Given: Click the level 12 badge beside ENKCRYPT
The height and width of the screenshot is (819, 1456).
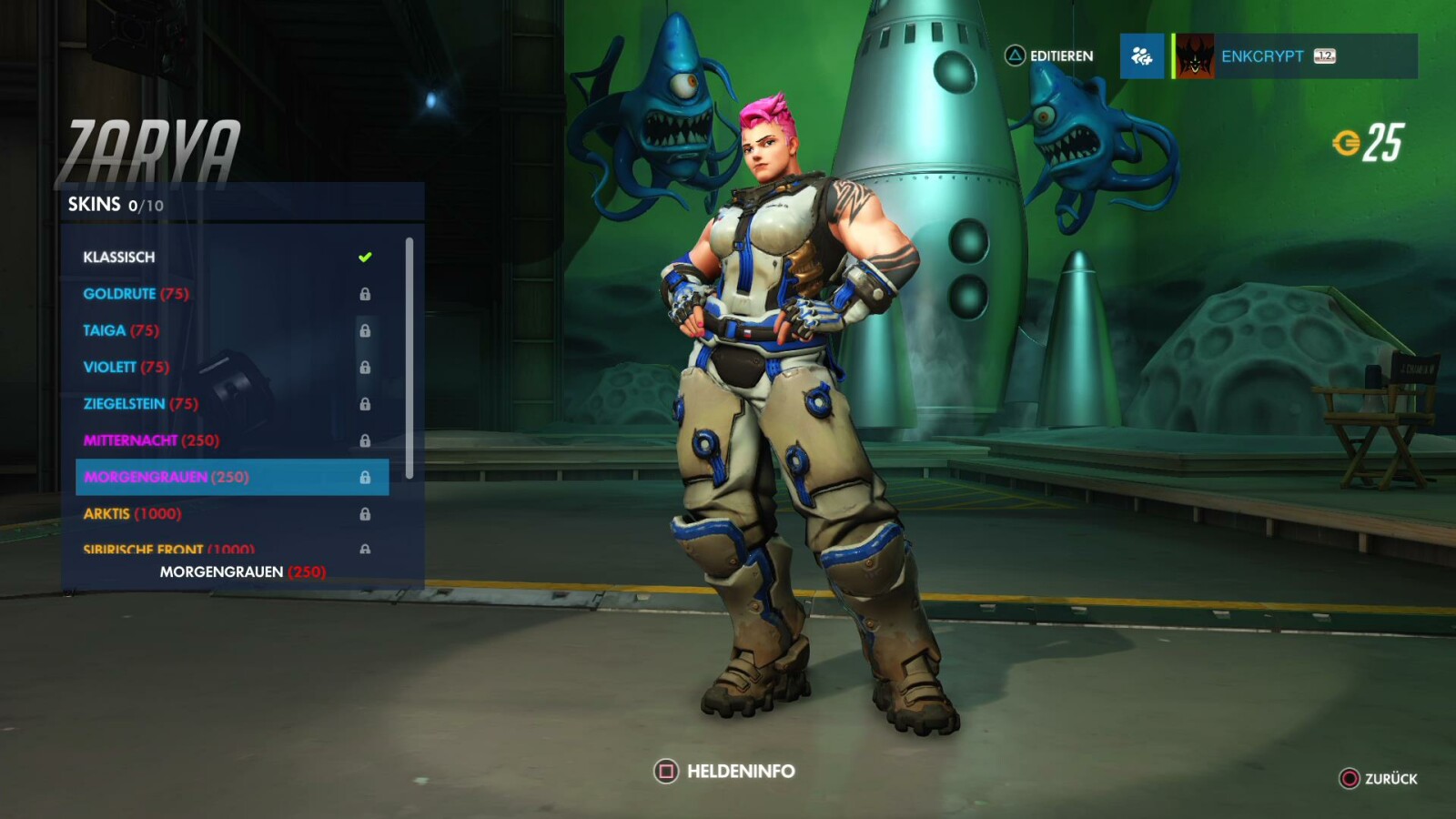Looking at the screenshot, I should pyautogui.click(x=1324, y=55).
